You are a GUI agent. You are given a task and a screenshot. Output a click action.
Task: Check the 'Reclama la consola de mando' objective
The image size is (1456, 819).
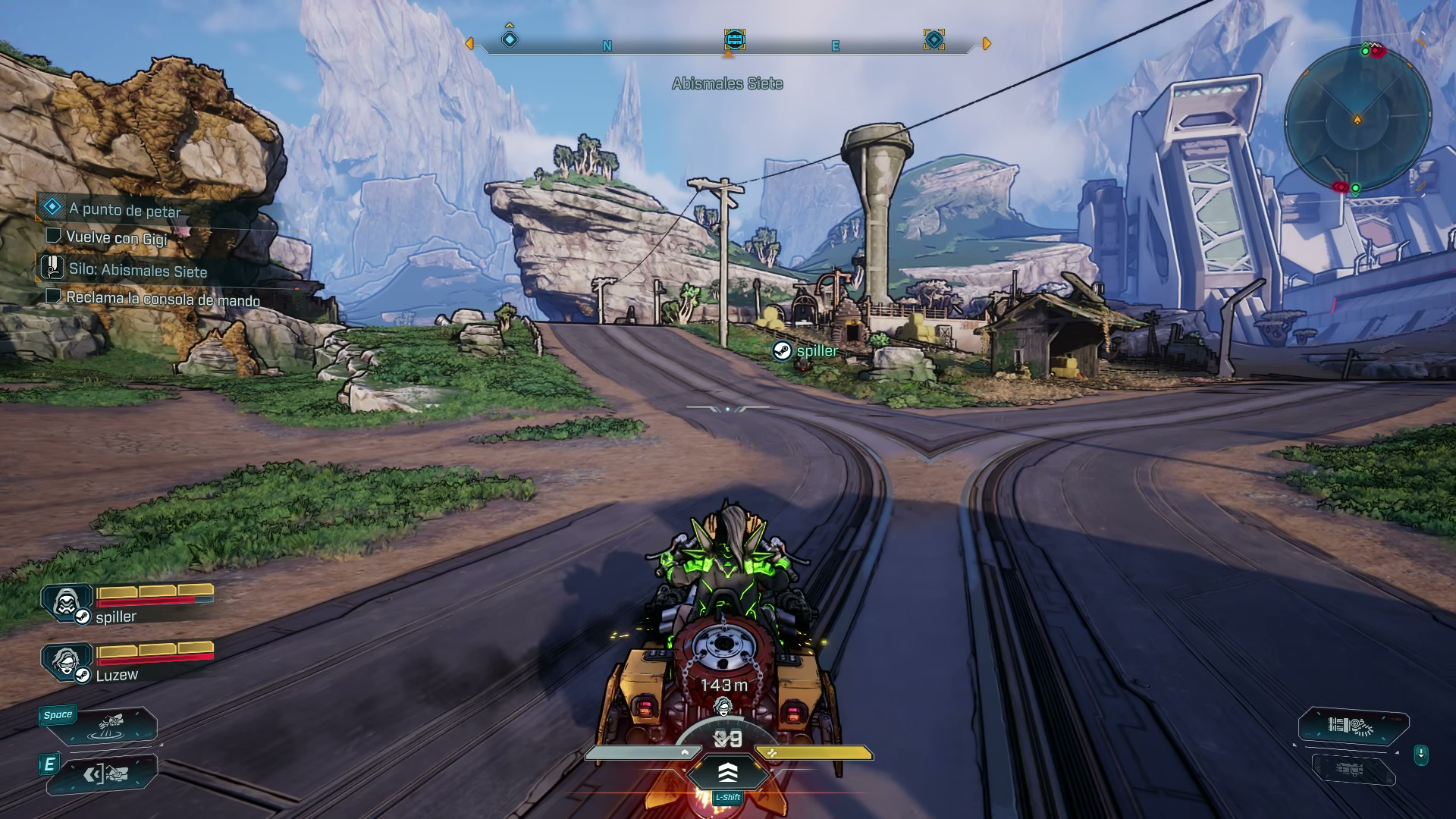[53, 296]
